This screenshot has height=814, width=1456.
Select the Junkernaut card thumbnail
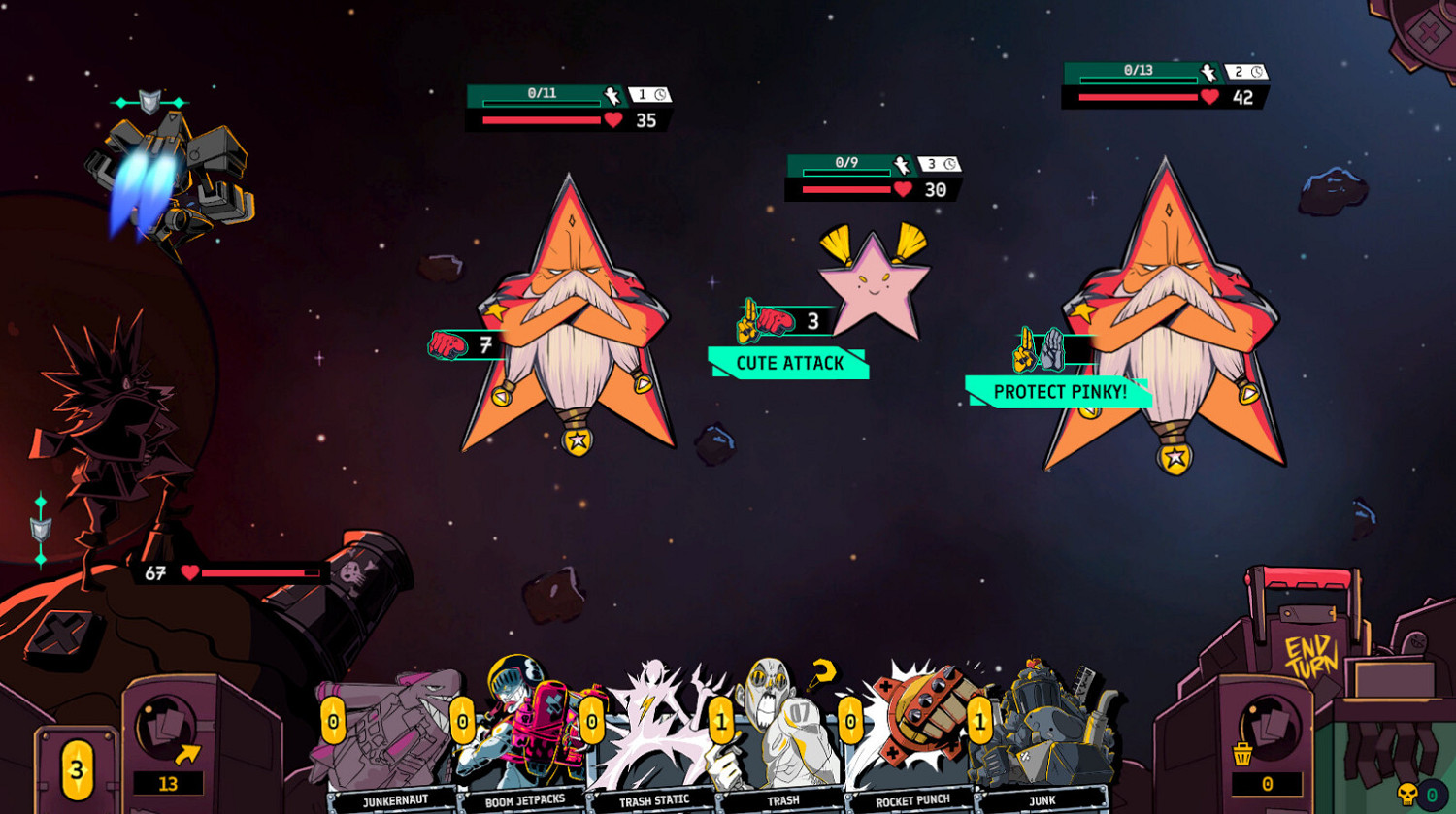[x=386, y=737]
